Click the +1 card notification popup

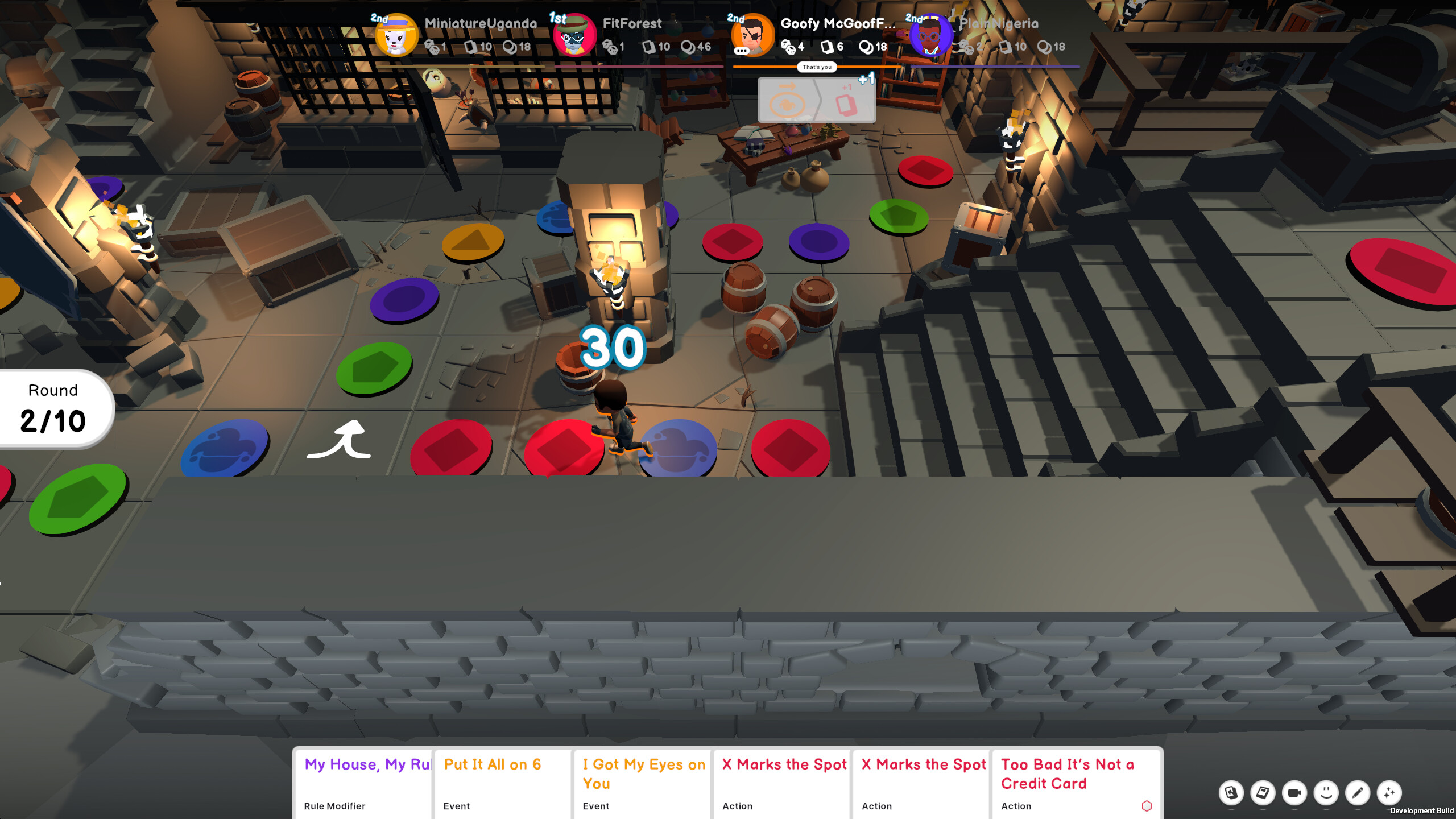tap(817, 100)
